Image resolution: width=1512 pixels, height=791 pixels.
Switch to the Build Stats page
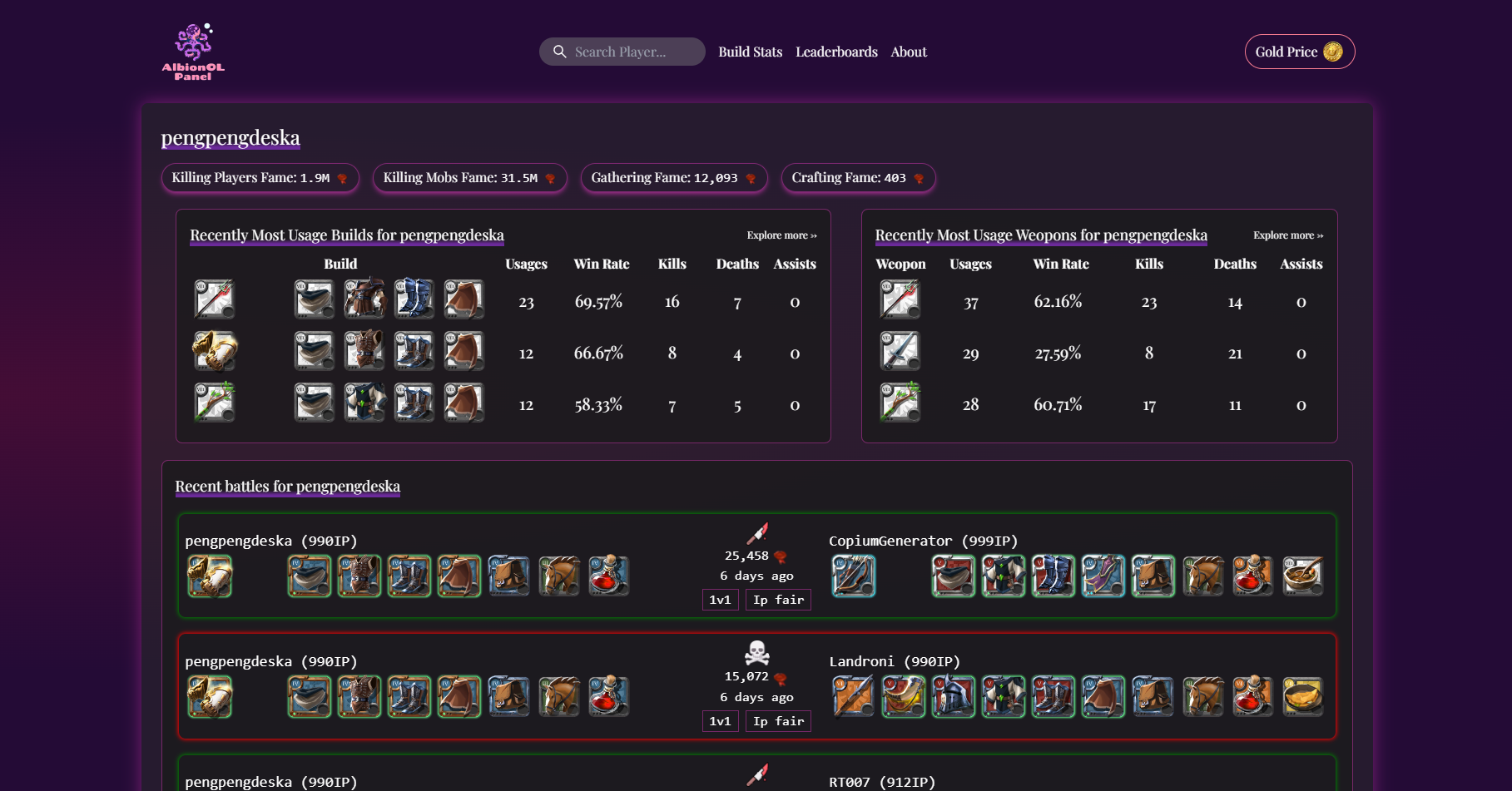click(750, 52)
